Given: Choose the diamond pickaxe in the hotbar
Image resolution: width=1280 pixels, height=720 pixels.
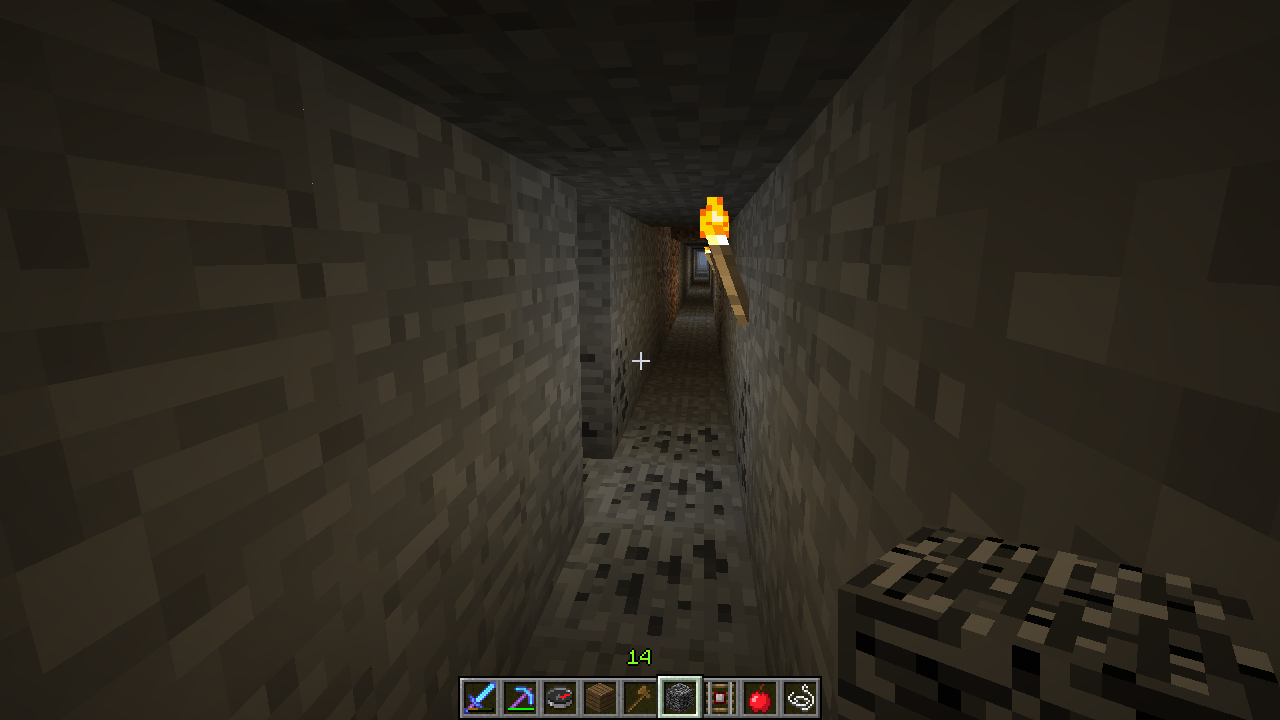Looking at the screenshot, I should coord(520,697).
